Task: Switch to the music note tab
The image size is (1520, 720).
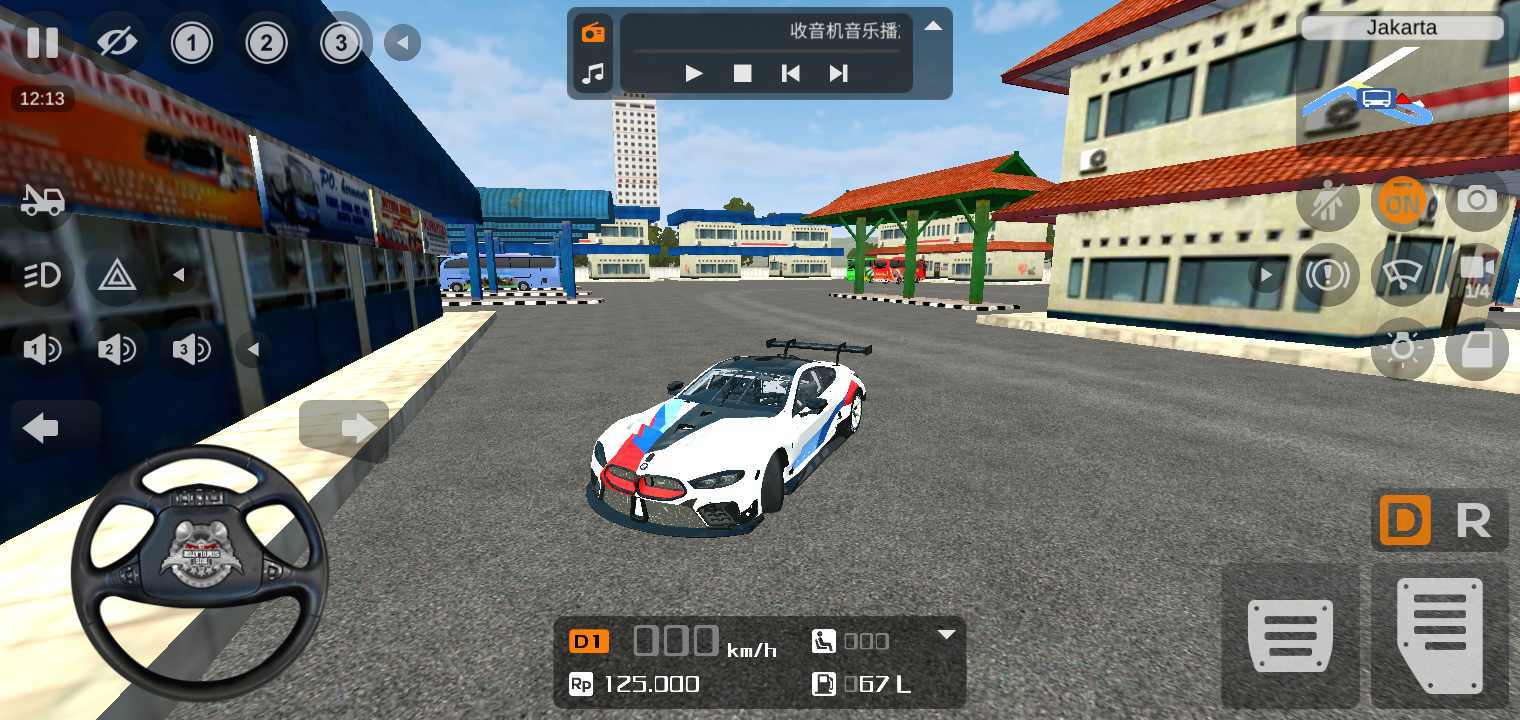Action: click(594, 73)
